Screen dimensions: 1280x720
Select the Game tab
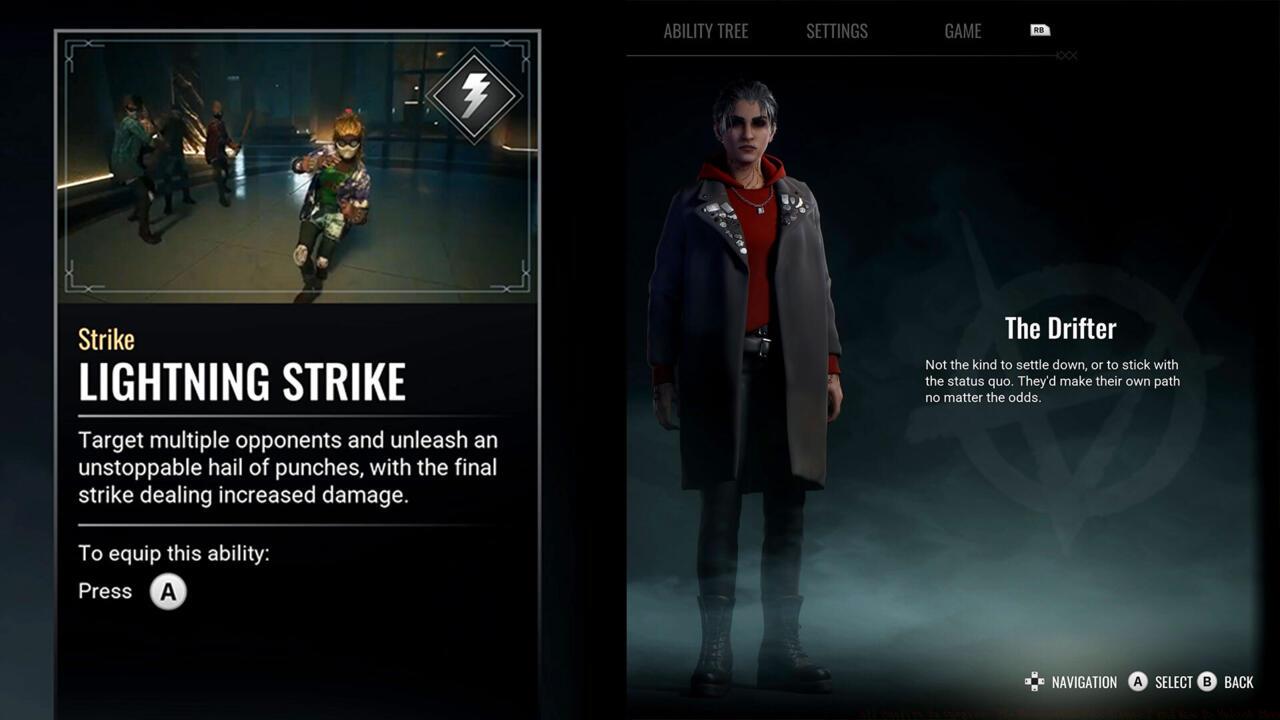click(x=962, y=31)
